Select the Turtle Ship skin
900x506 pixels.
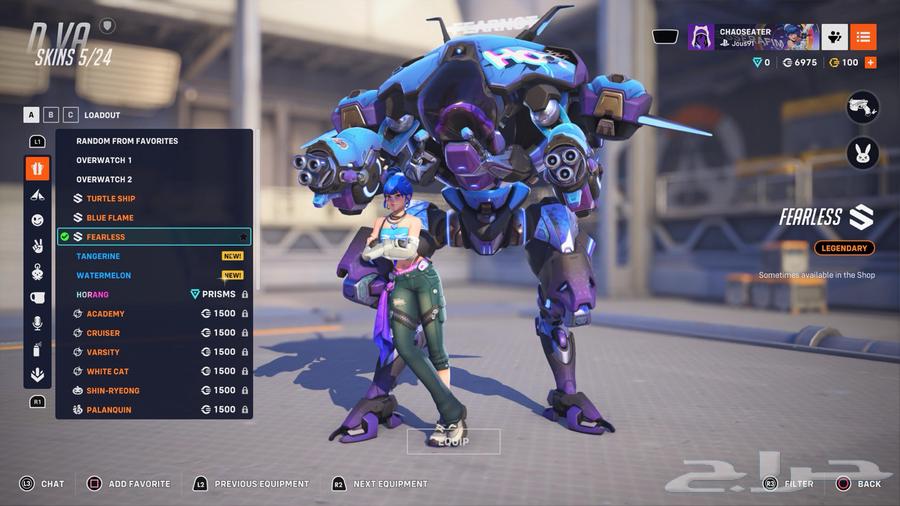[x=110, y=199]
